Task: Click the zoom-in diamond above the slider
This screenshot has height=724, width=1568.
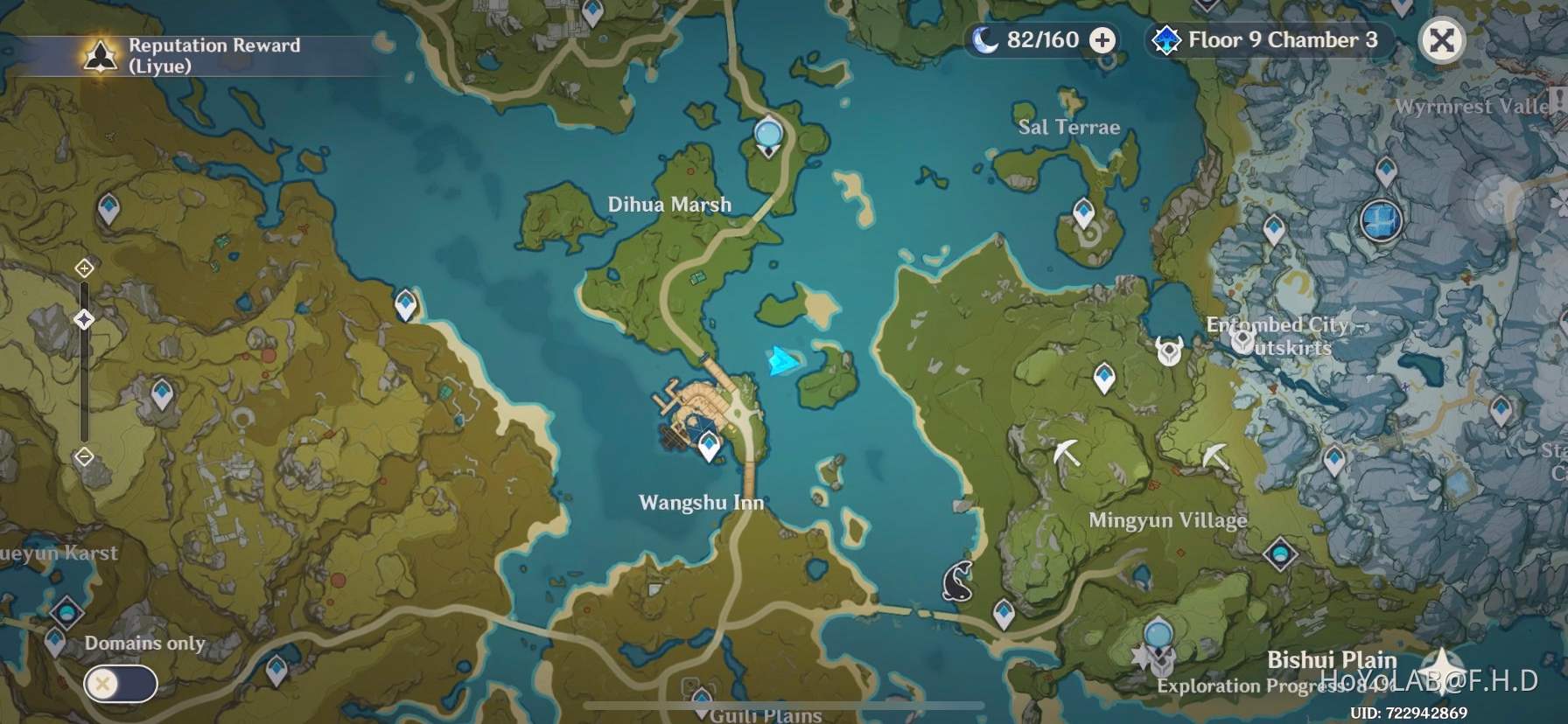Action: click(84, 269)
